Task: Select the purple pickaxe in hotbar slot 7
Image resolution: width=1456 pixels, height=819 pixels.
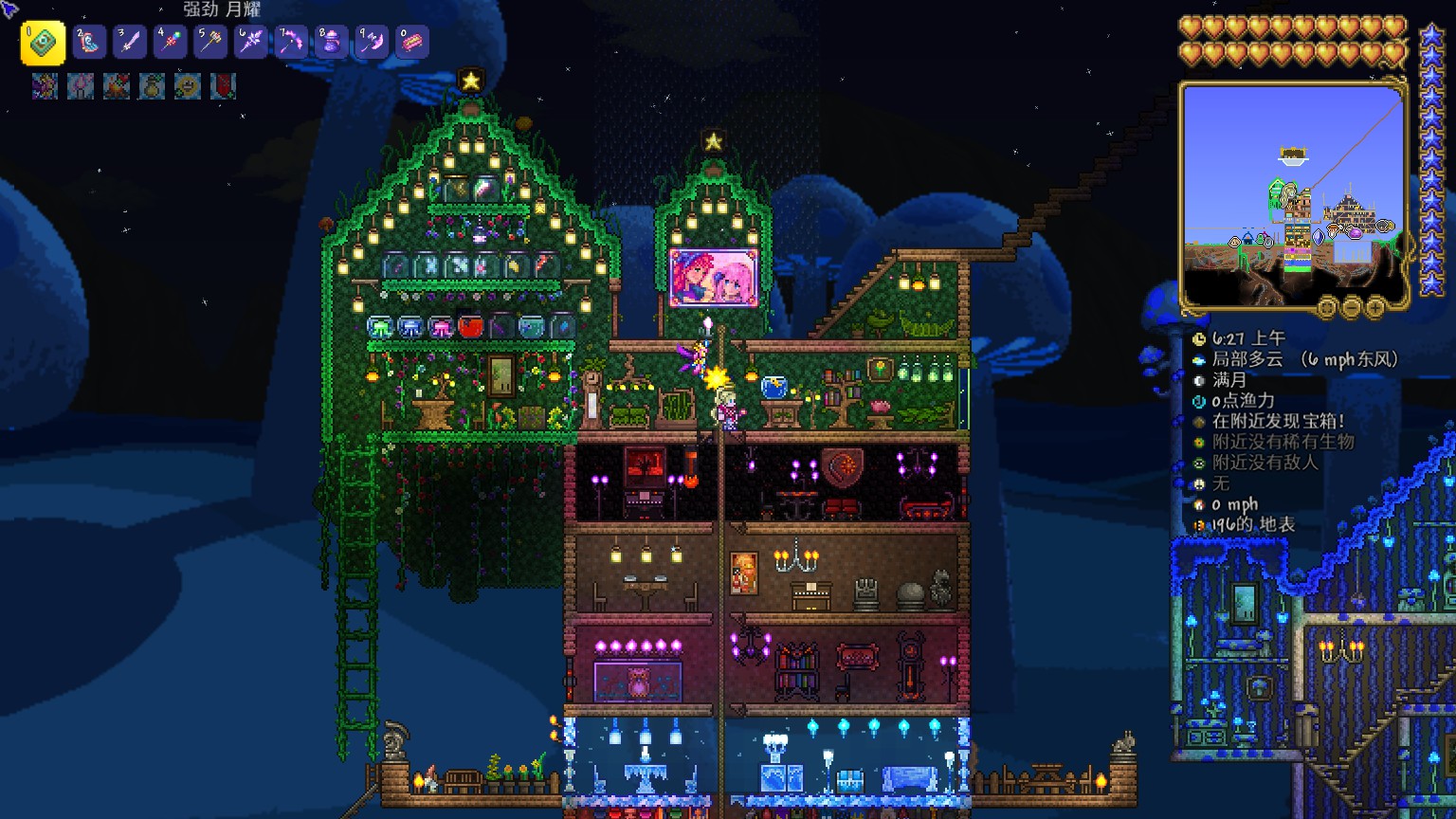Action: pos(291,43)
